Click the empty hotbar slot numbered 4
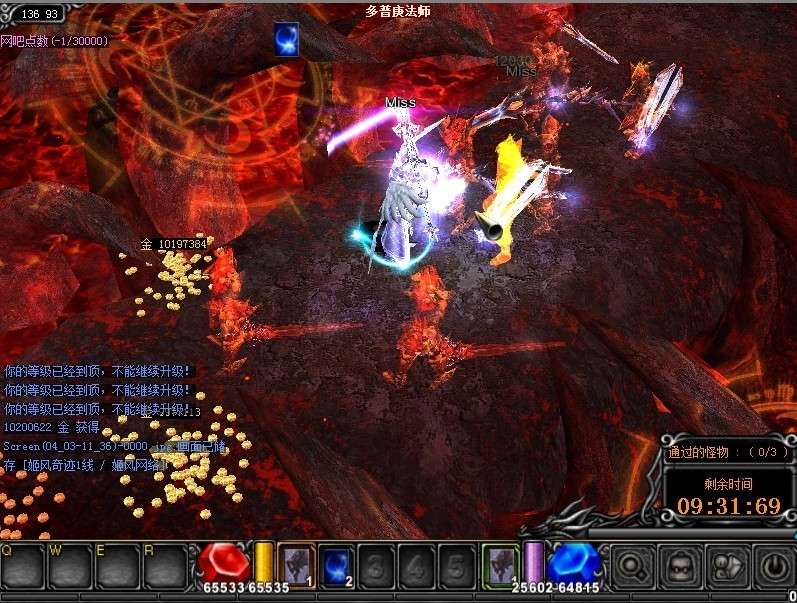The height and width of the screenshot is (603, 797). (417, 564)
